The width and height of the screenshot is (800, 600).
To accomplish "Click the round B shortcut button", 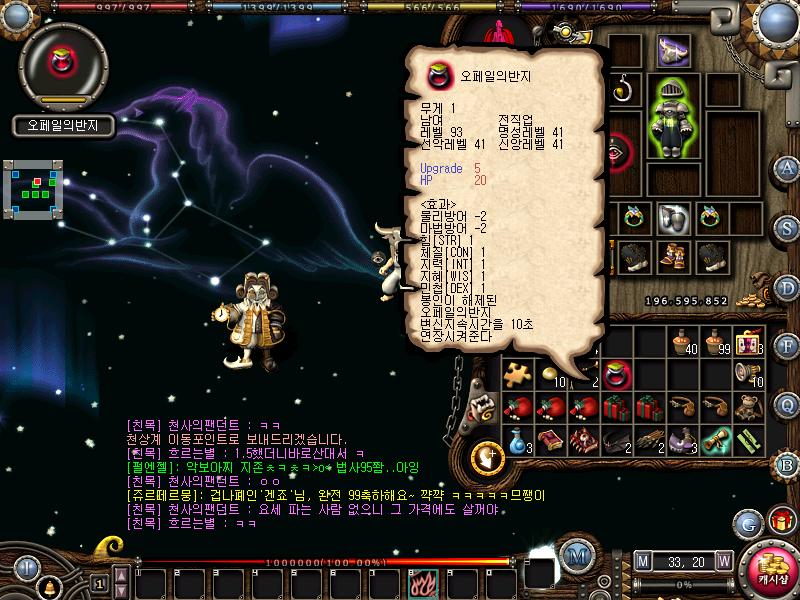I will click(786, 464).
